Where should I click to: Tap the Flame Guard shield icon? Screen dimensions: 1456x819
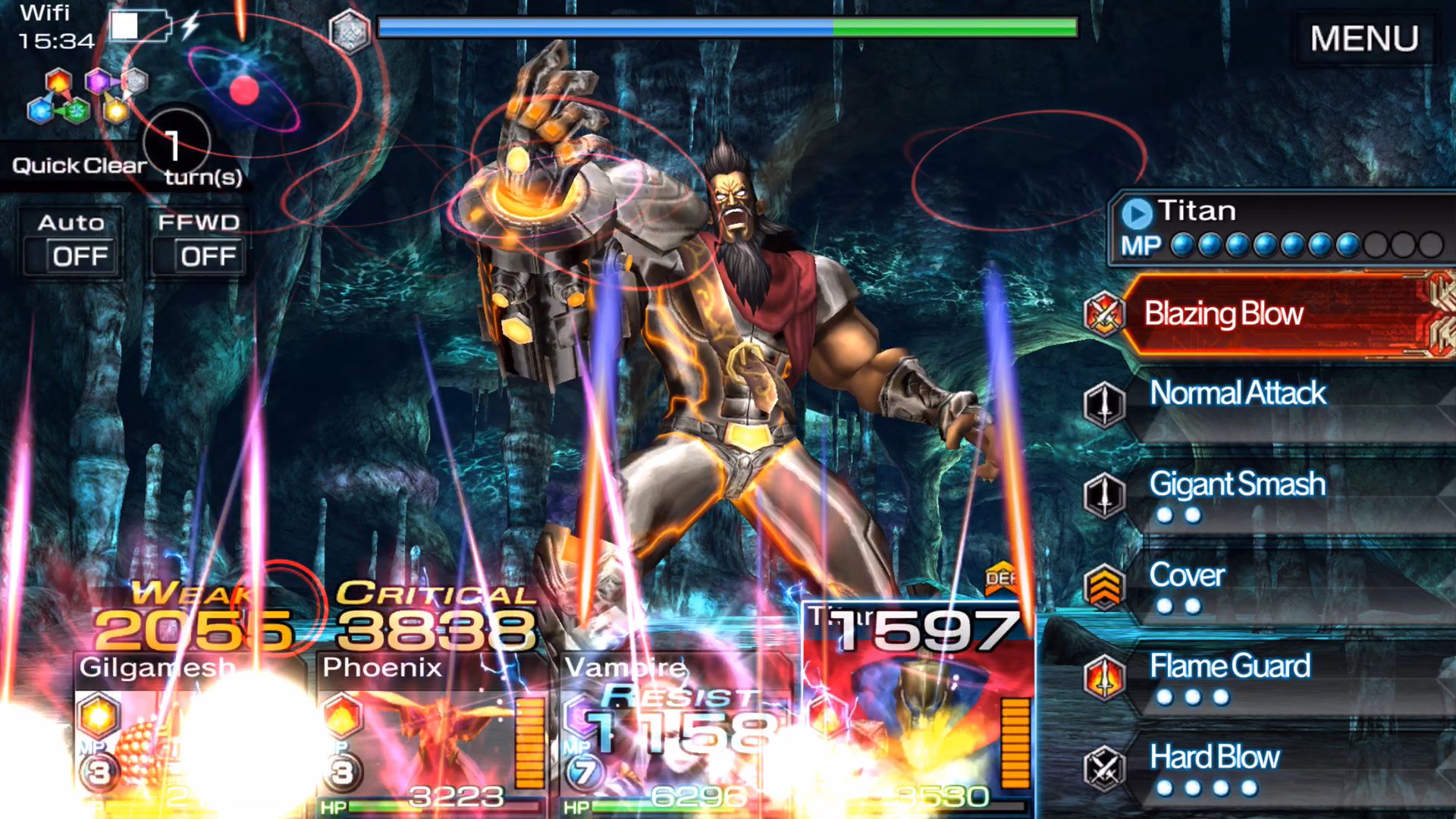point(1106,676)
